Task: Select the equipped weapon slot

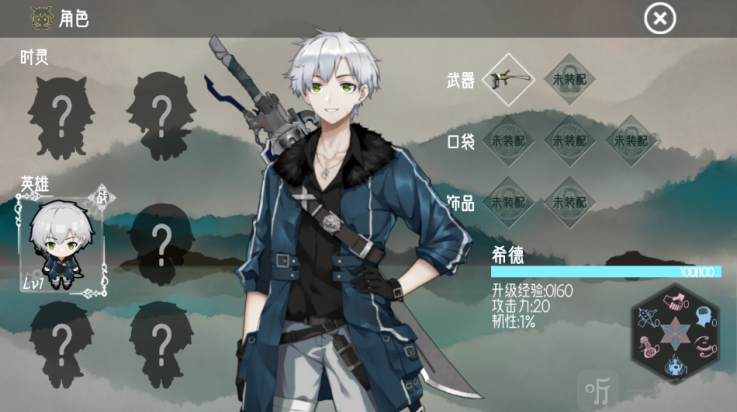Action: [x=508, y=79]
